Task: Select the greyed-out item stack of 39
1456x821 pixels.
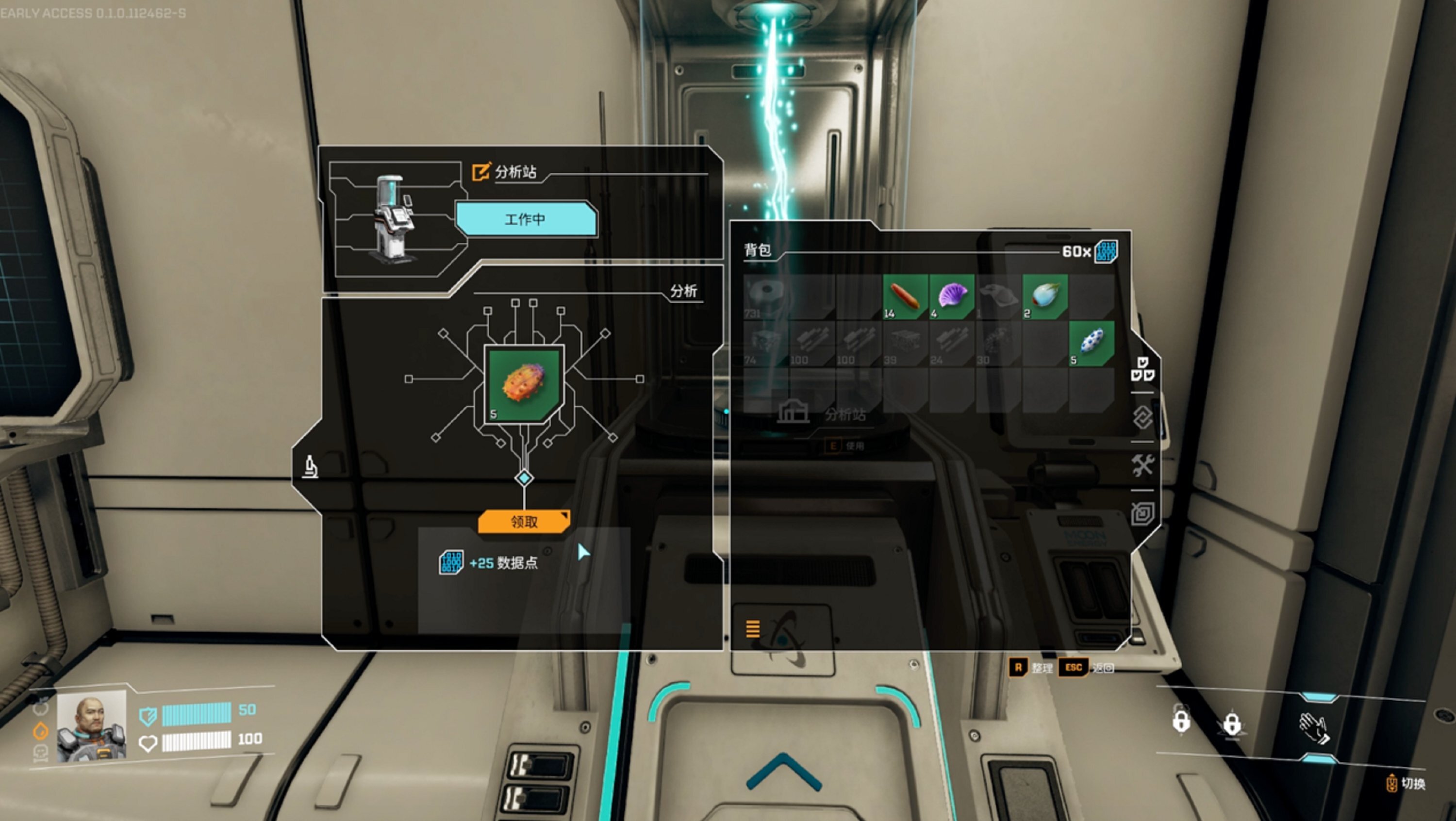Action: 905,343
